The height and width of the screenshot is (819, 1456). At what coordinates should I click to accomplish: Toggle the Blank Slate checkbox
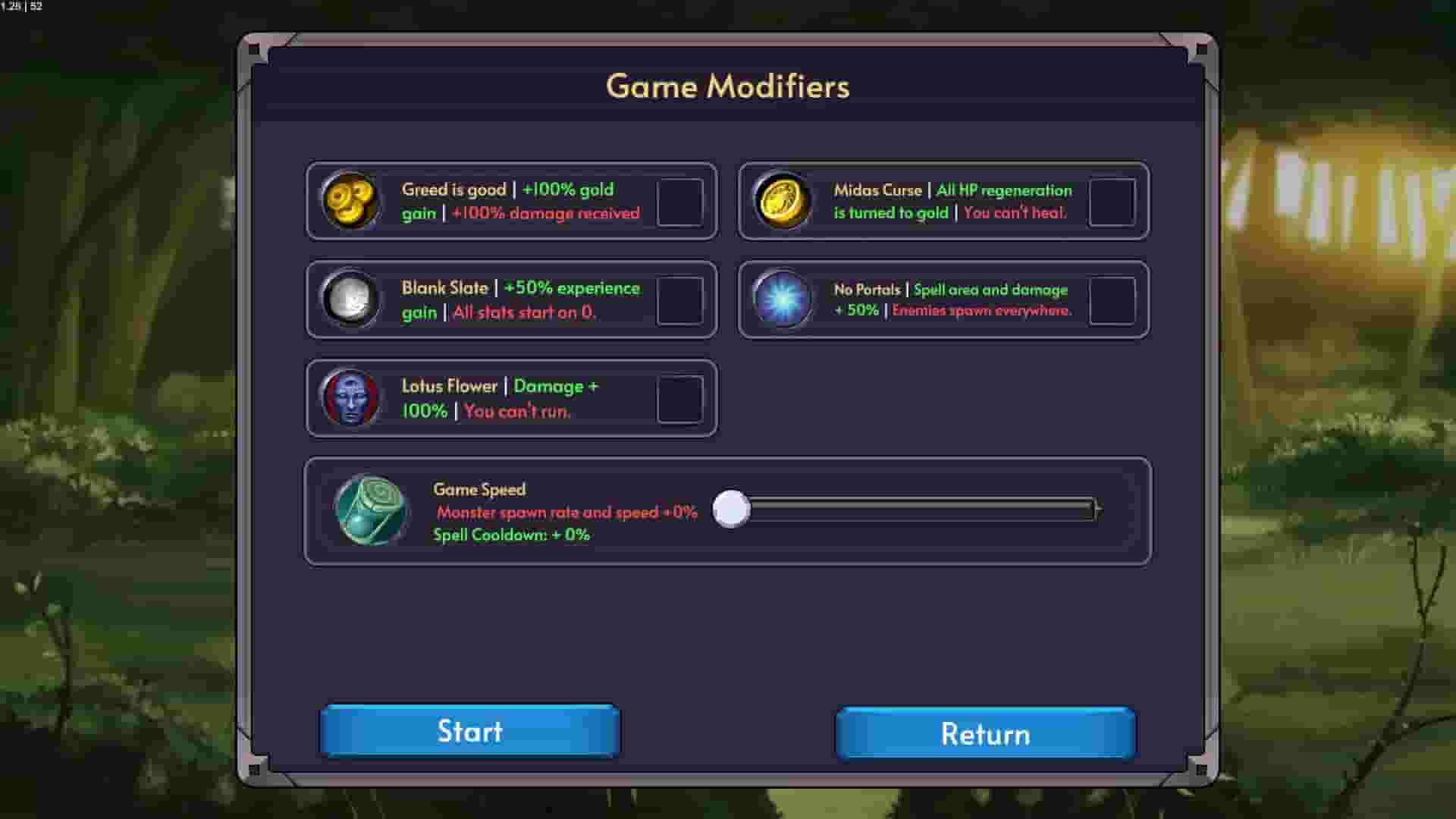[680, 300]
